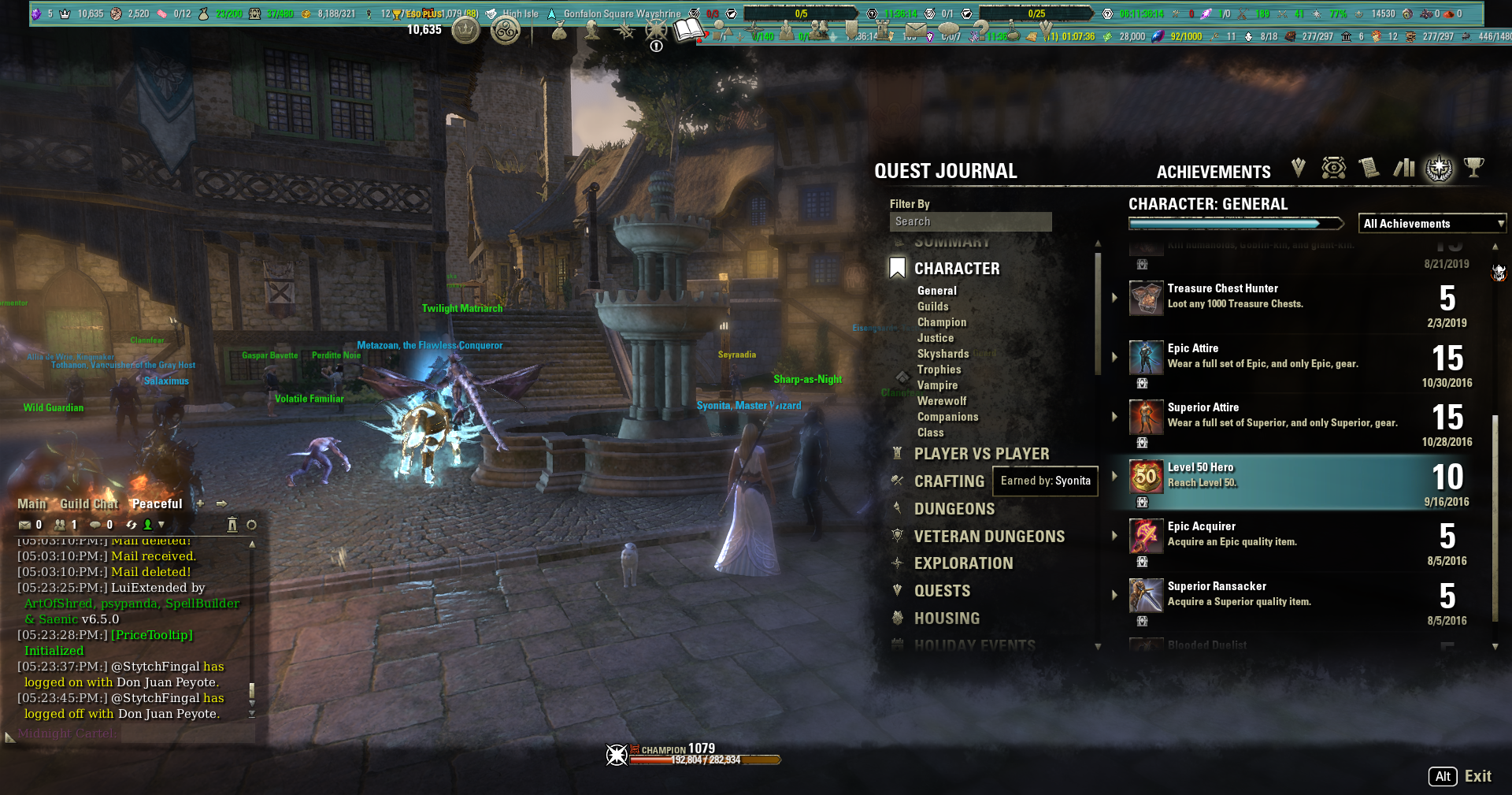Choose the Justice subcategory
The width and height of the screenshot is (1512, 795).
coord(935,338)
